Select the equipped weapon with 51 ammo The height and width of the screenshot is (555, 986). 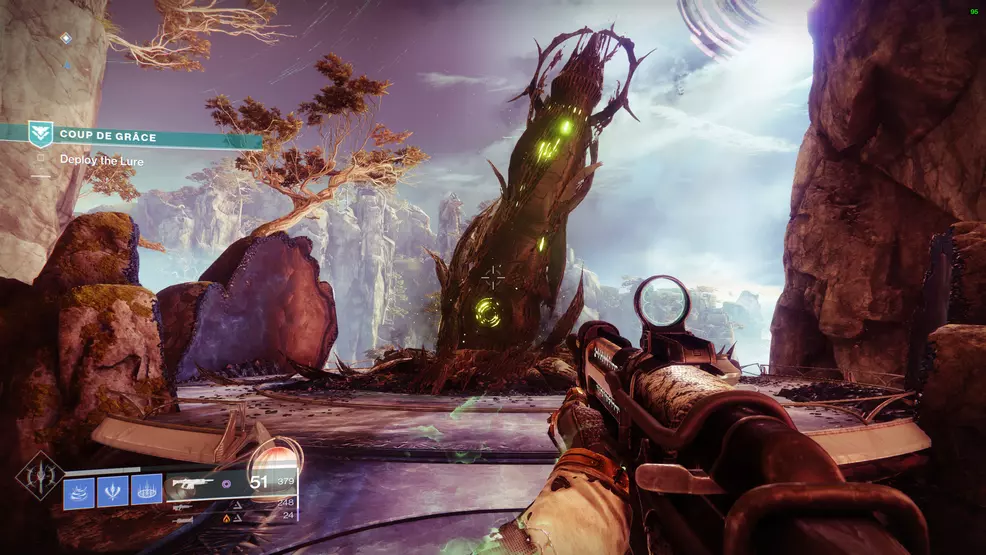pos(200,483)
